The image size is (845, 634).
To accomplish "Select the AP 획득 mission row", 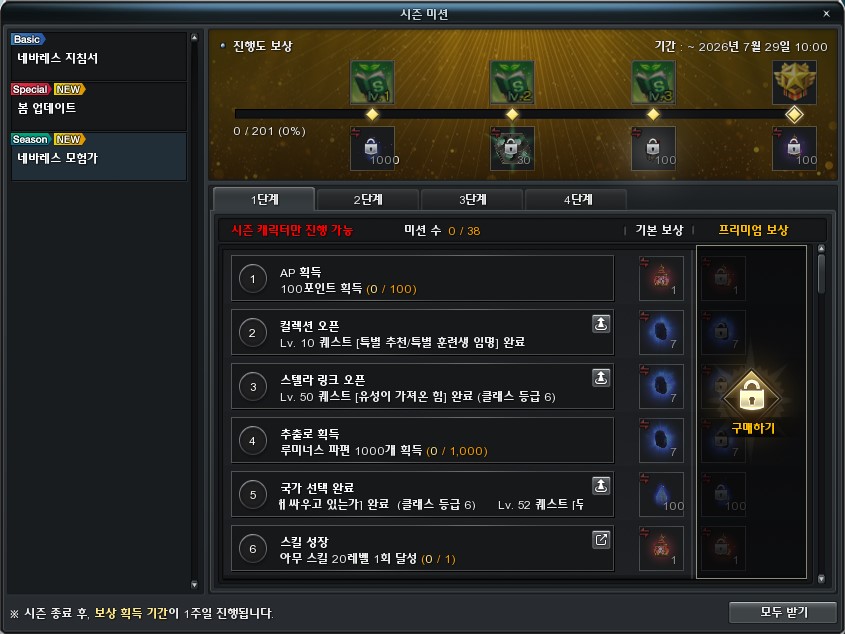I will pos(422,279).
